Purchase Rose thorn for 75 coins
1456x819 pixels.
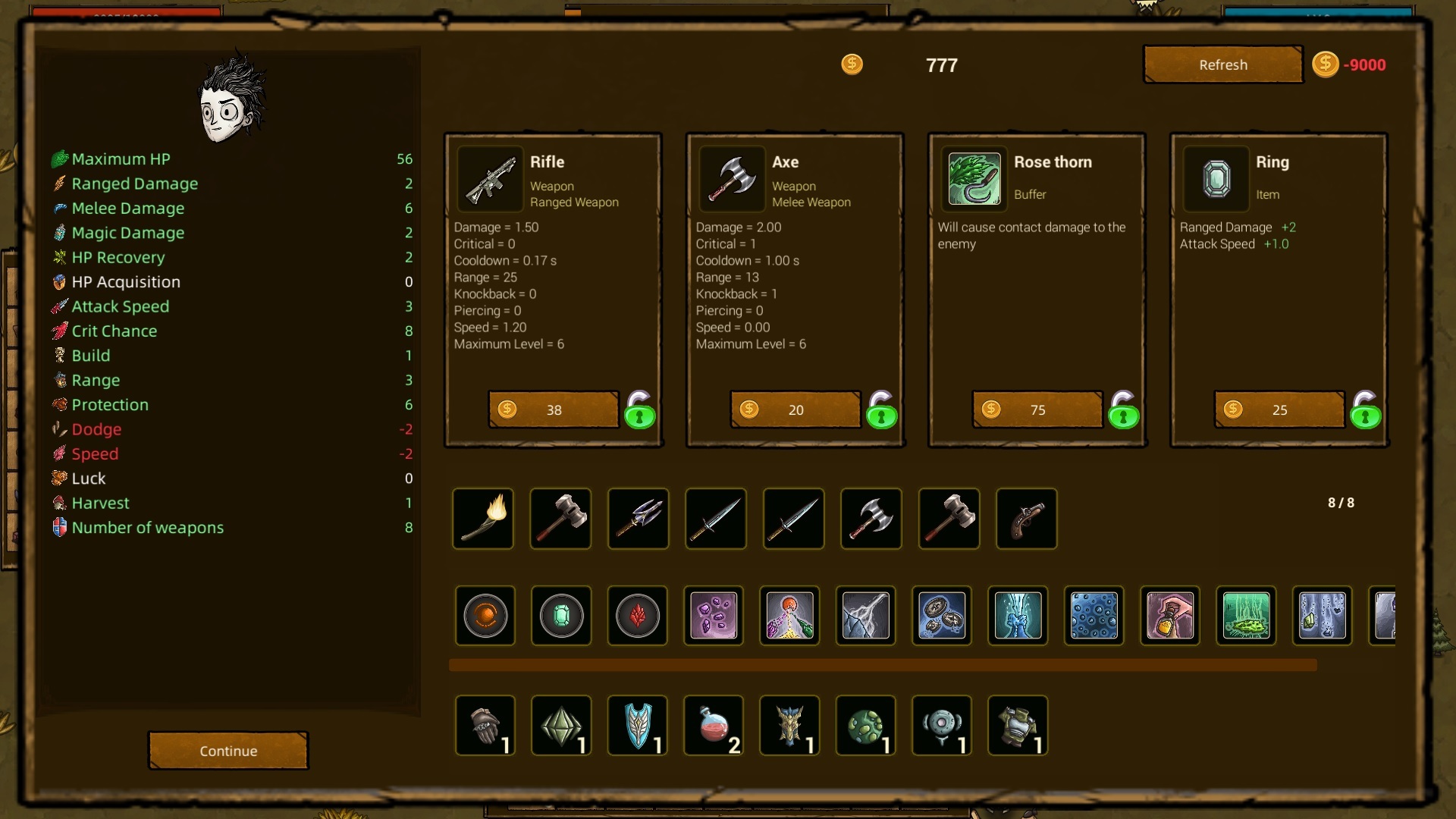(1036, 409)
